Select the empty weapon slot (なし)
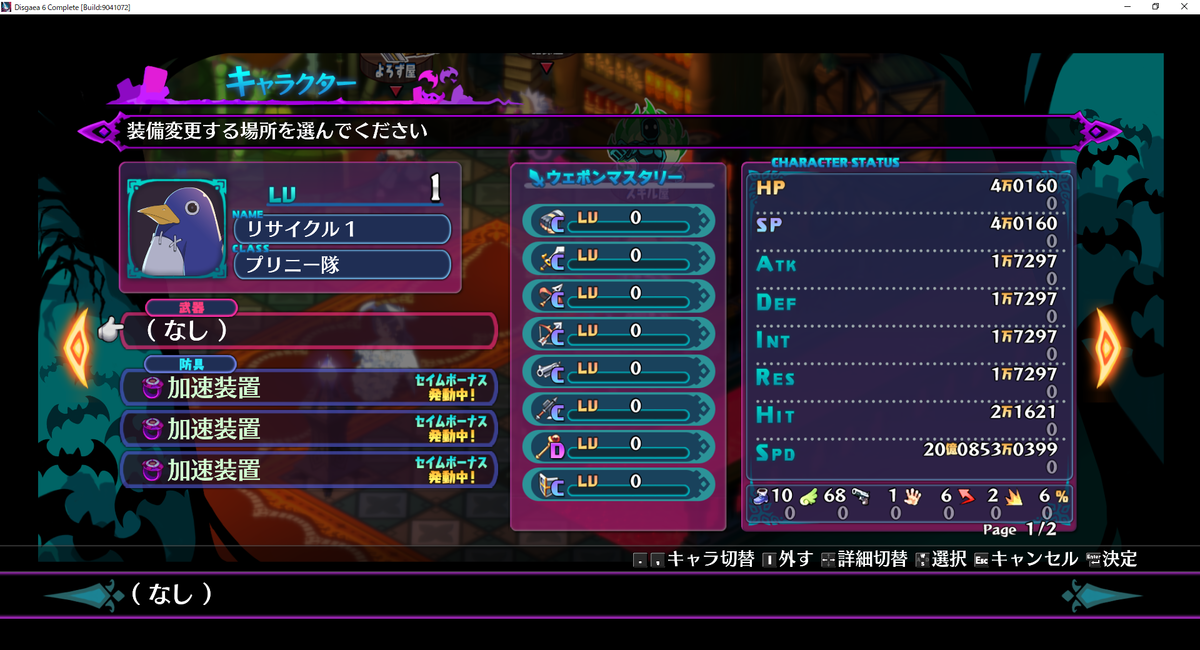This screenshot has width=1200, height=650. 308,330
